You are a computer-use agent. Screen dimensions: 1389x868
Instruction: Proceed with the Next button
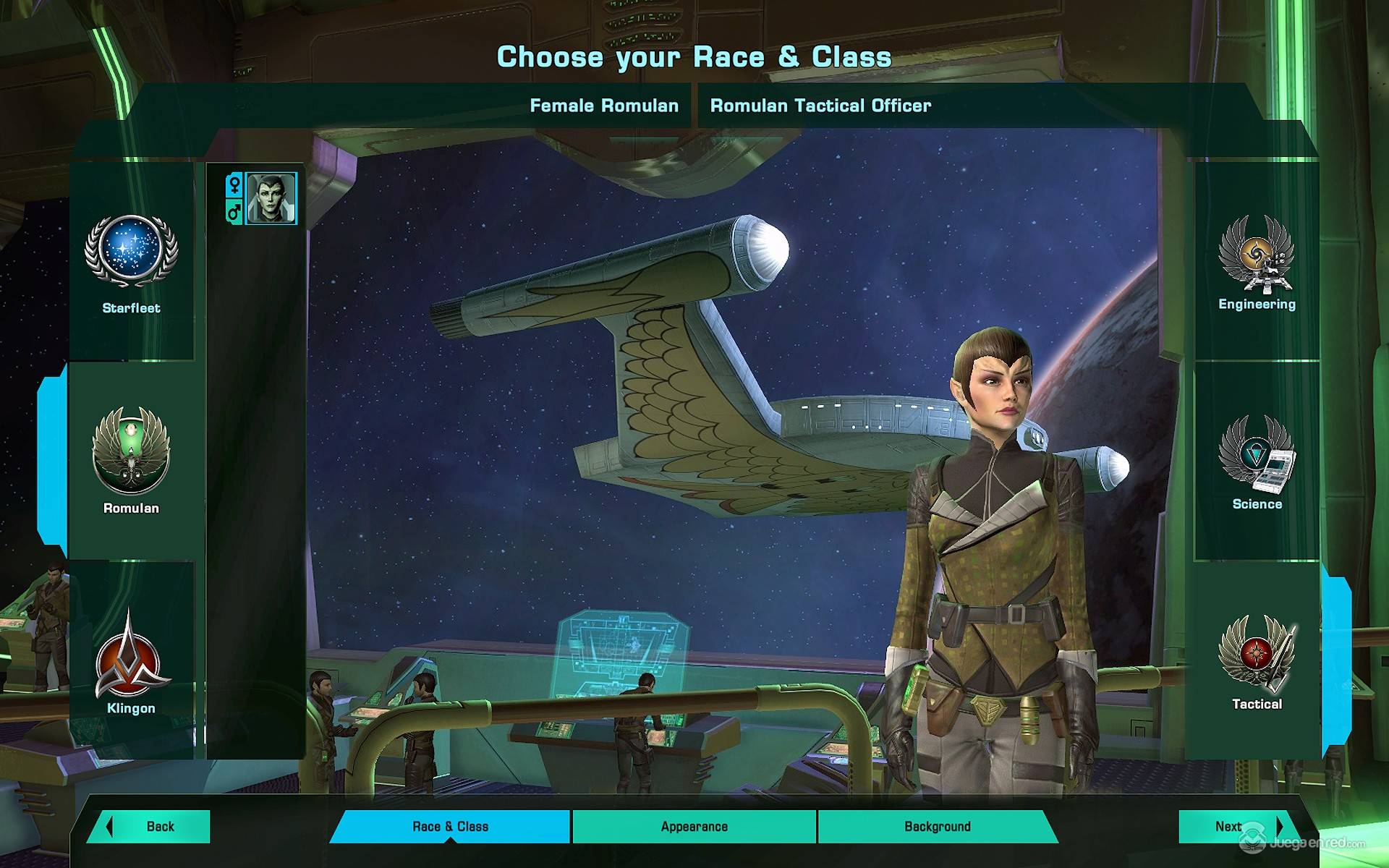(x=1233, y=827)
